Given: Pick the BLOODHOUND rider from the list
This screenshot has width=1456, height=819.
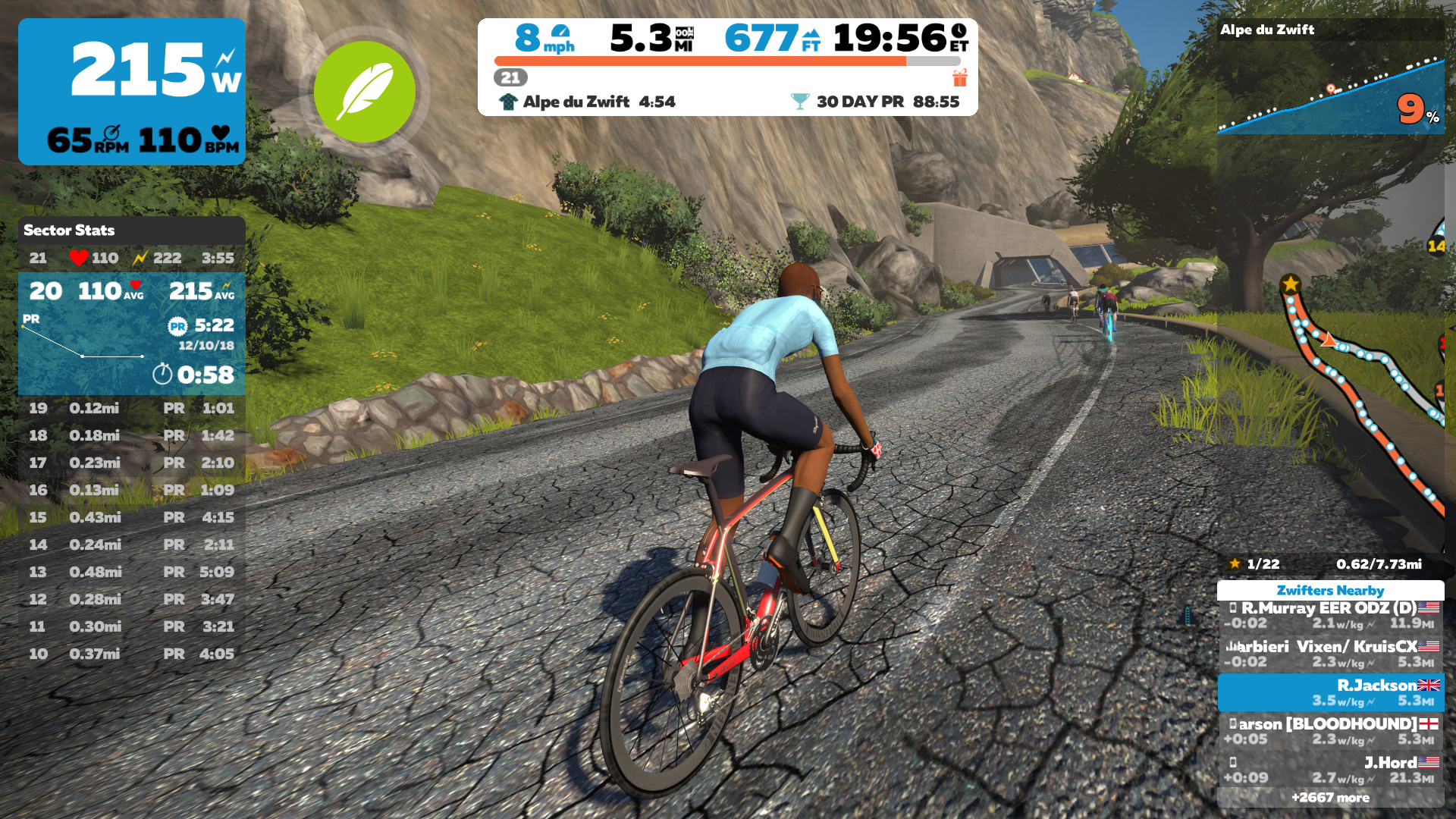Looking at the screenshot, I should [1330, 731].
